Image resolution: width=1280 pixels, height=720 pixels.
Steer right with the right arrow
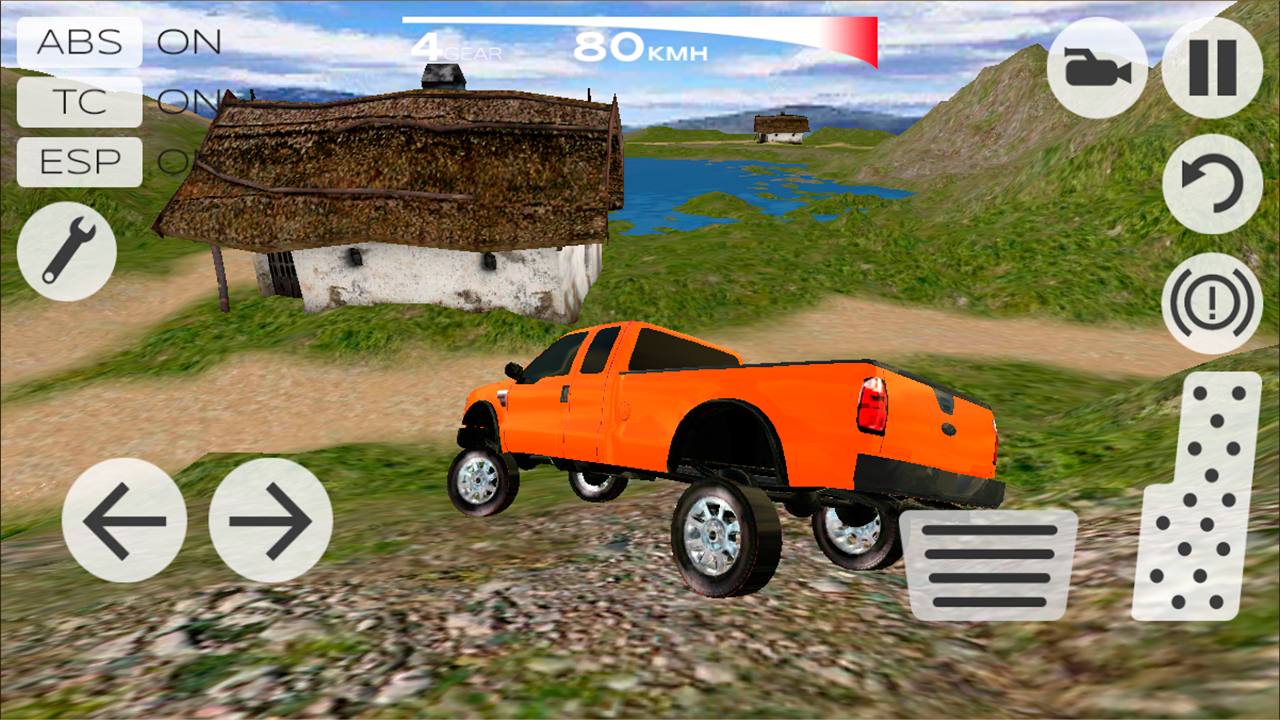271,520
